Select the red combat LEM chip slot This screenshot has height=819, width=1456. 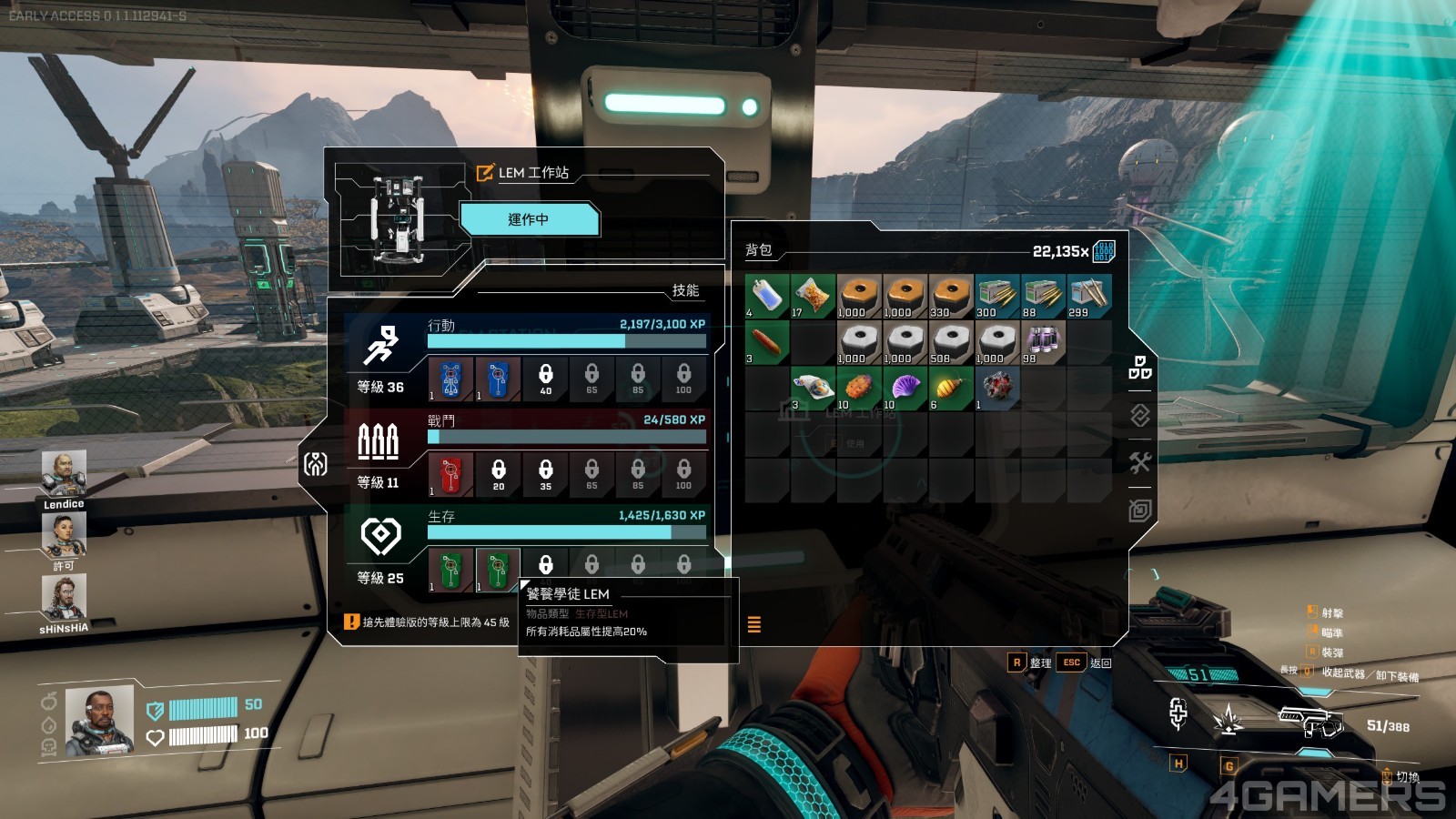[x=451, y=473]
